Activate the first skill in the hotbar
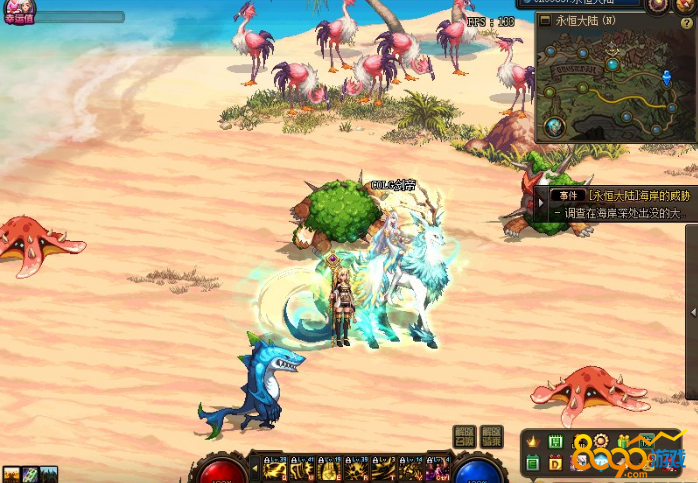The width and height of the screenshot is (698, 483). tap(275, 467)
